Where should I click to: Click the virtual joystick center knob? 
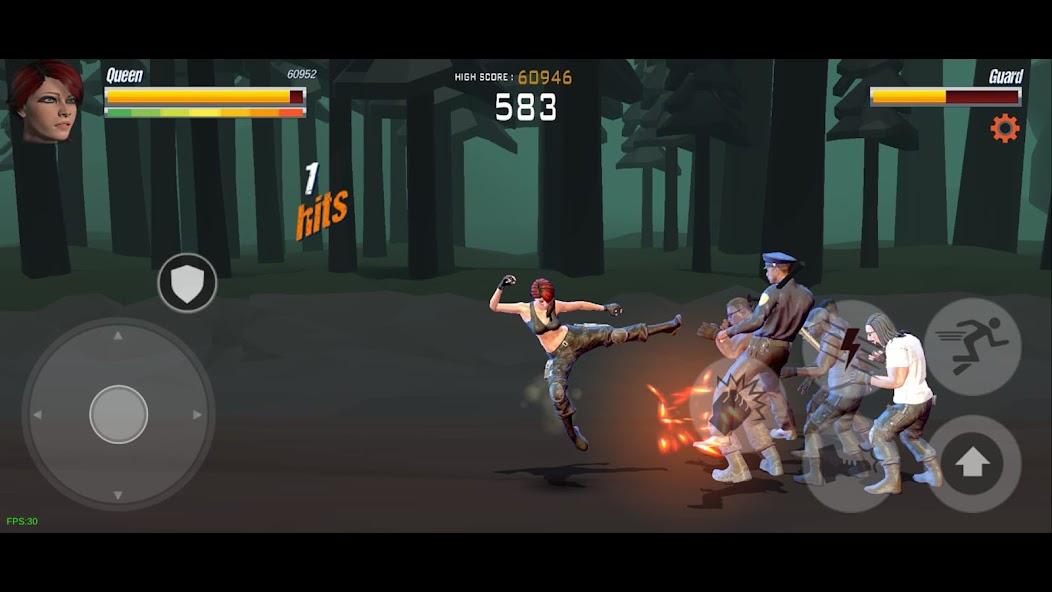coord(119,414)
